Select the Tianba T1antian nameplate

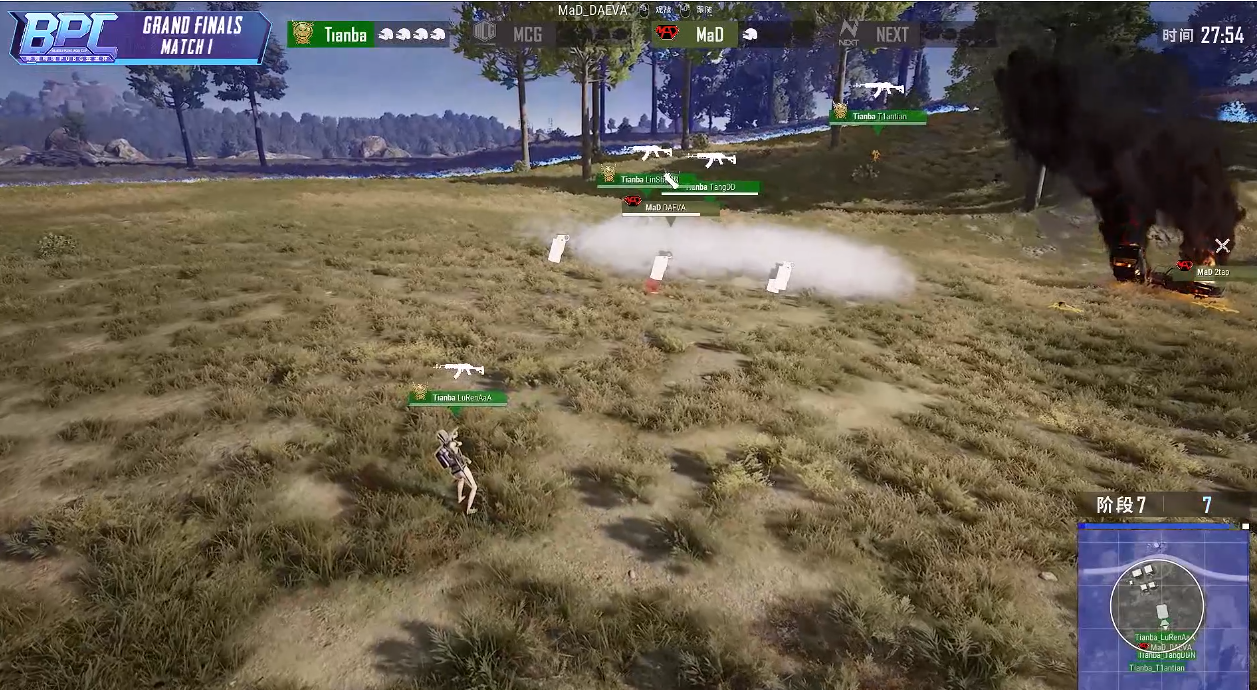pyautogui.click(x=879, y=117)
